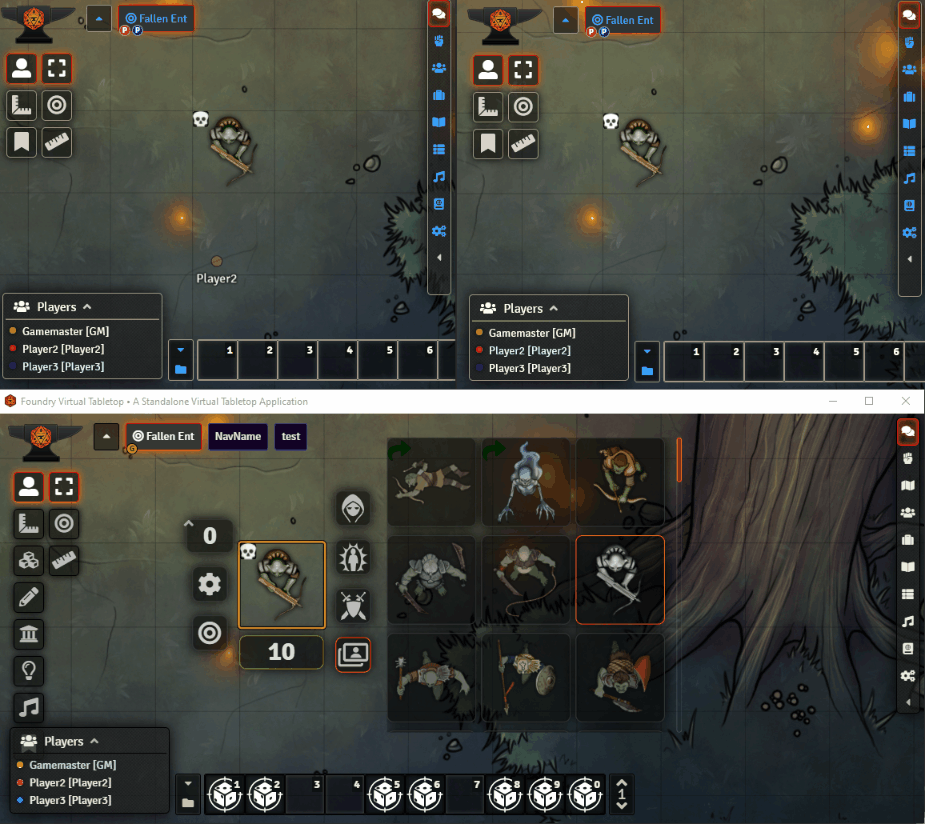
Task: Select the token HP field showing 10
Action: (x=281, y=652)
